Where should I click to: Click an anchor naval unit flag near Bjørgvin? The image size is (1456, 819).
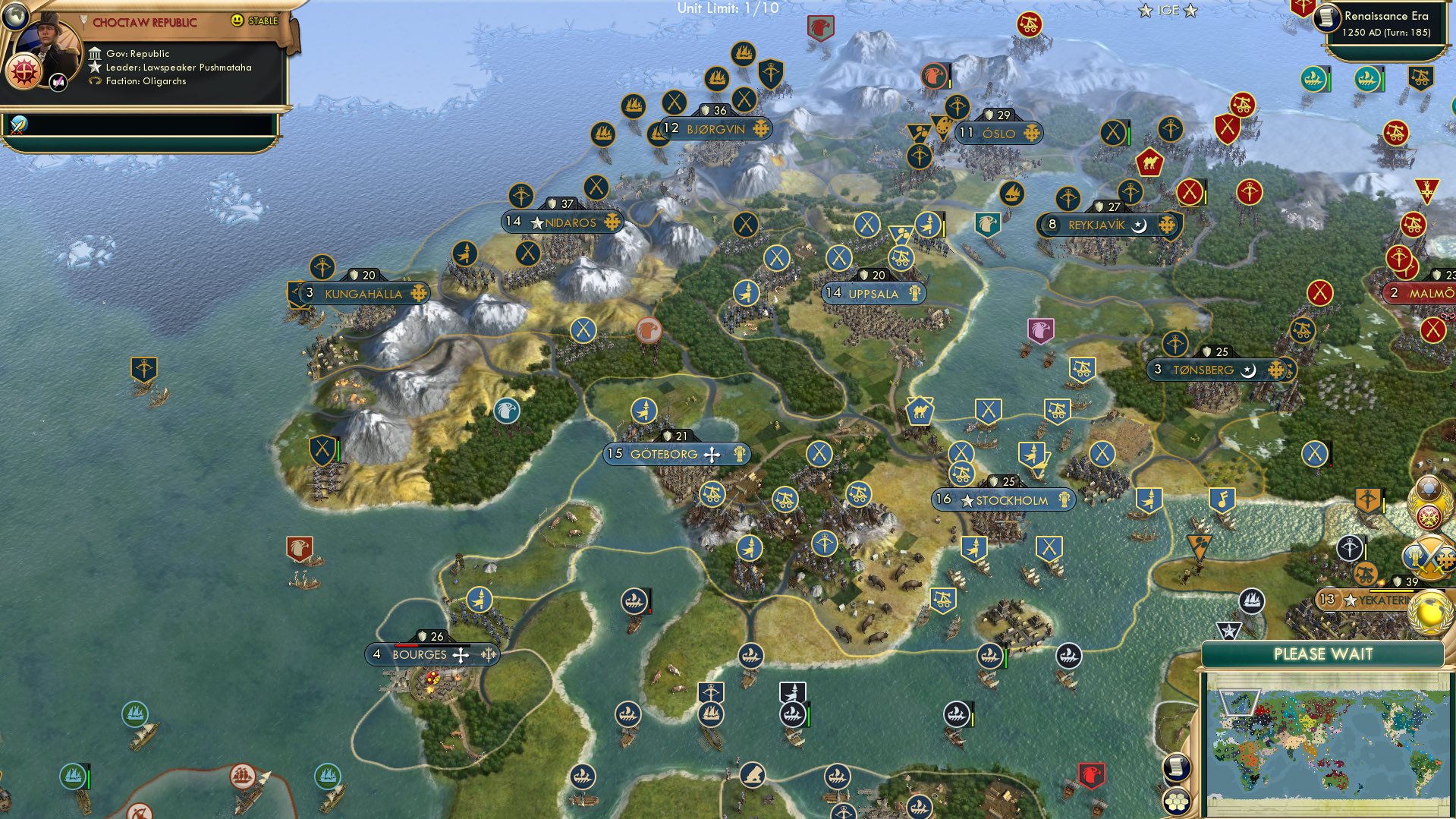[x=633, y=106]
